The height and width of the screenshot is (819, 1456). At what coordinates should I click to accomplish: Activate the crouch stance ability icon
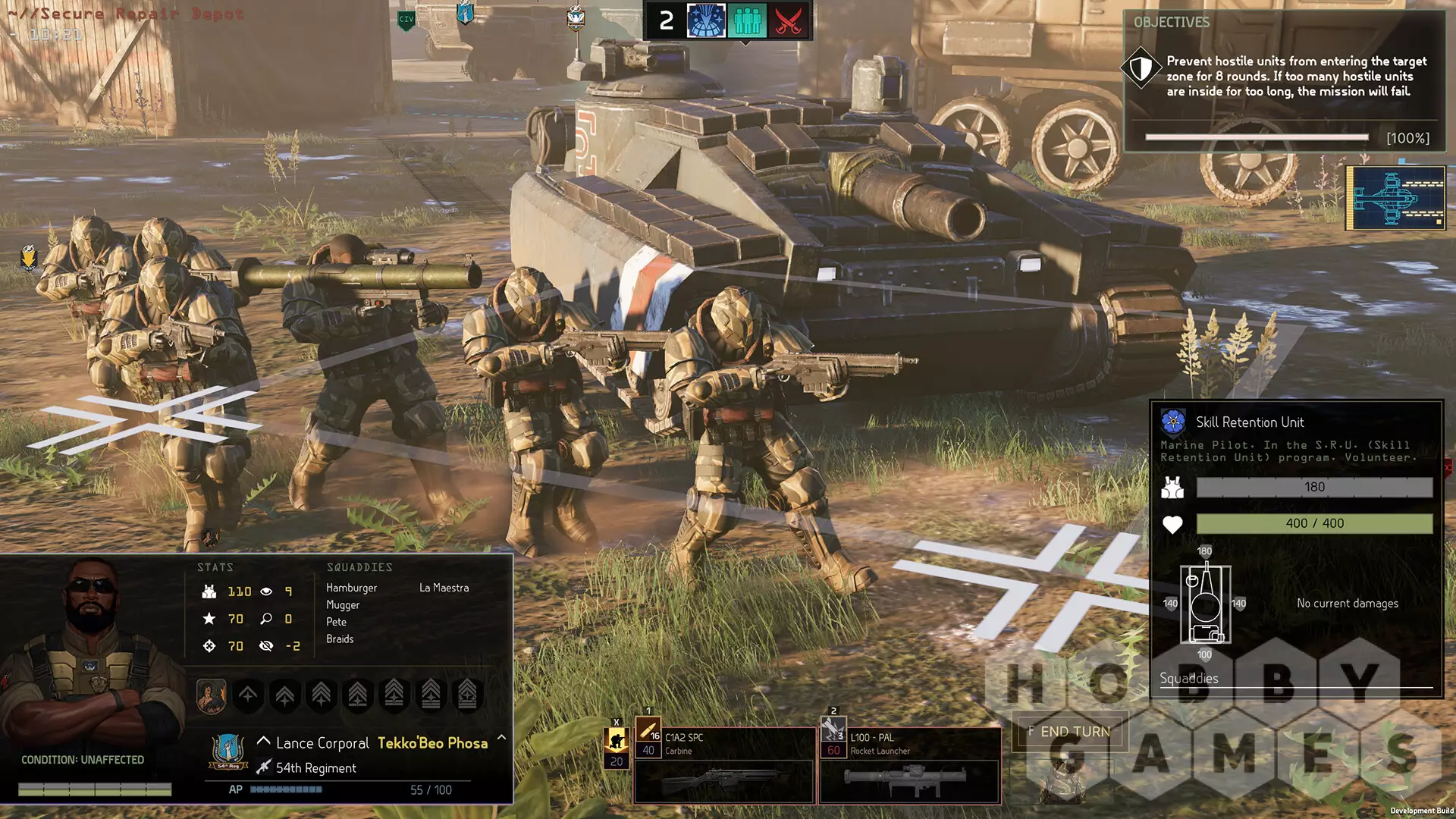coord(616,739)
